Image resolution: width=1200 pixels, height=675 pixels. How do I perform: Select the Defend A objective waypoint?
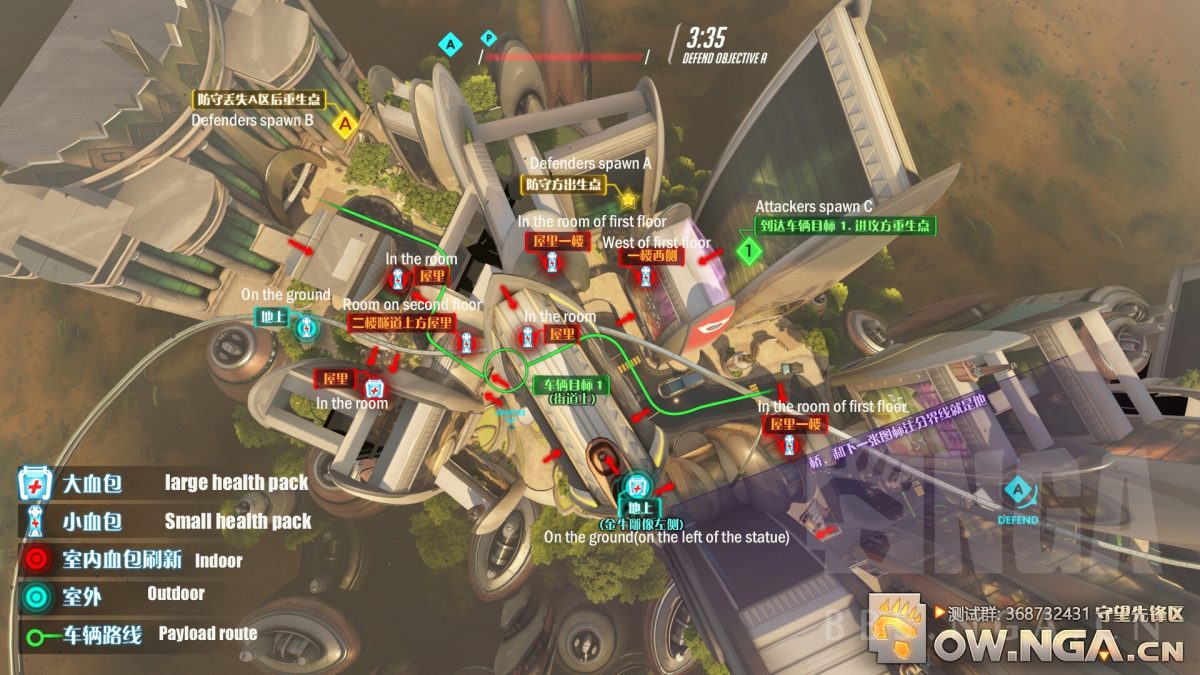1017,491
